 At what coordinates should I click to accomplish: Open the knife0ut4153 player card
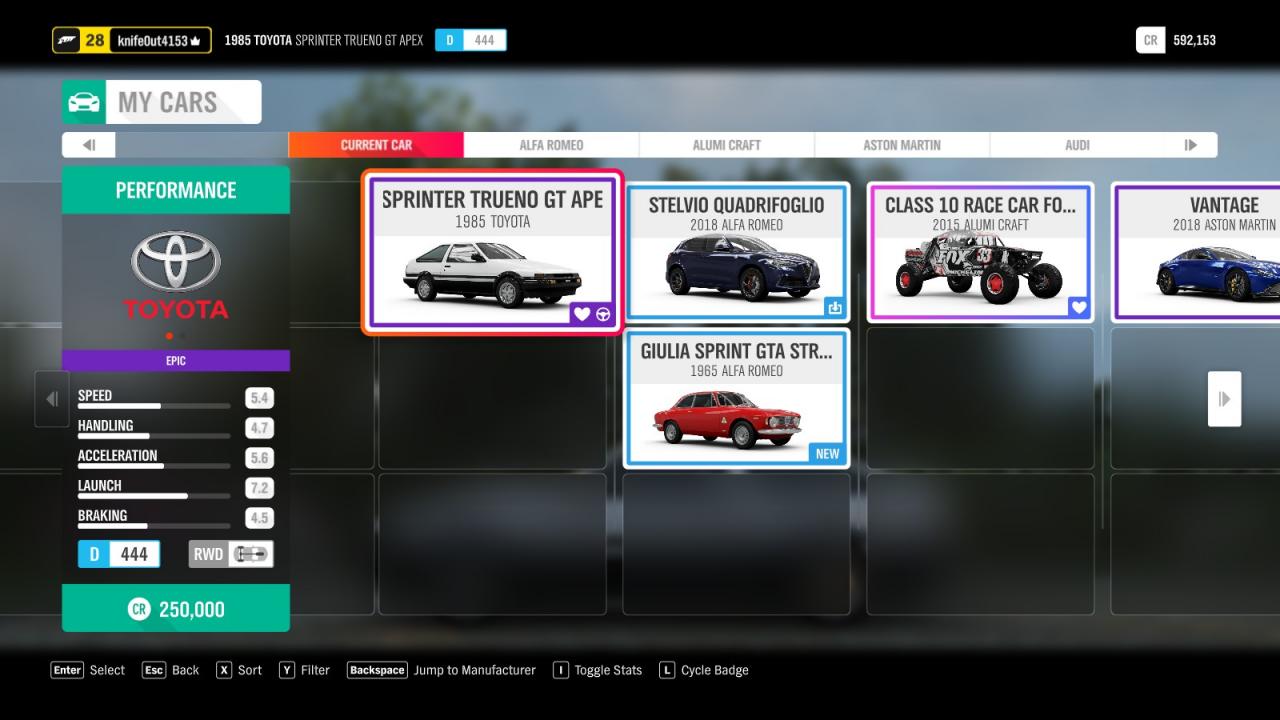point(132,40)
